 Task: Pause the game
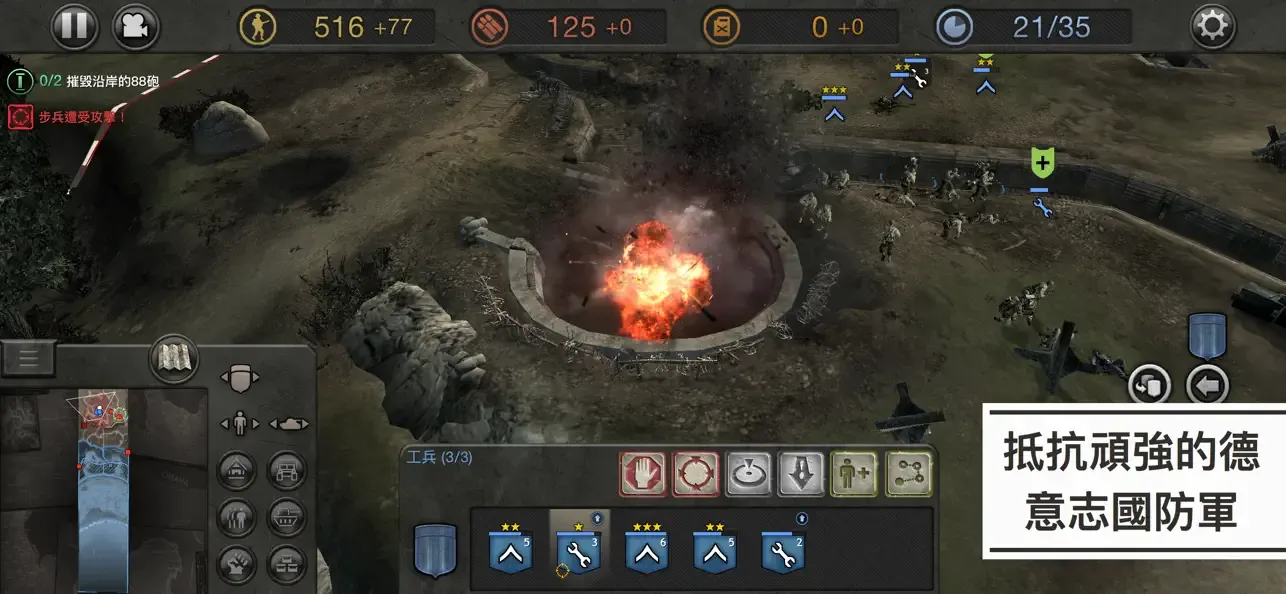[x=75, y=26]
